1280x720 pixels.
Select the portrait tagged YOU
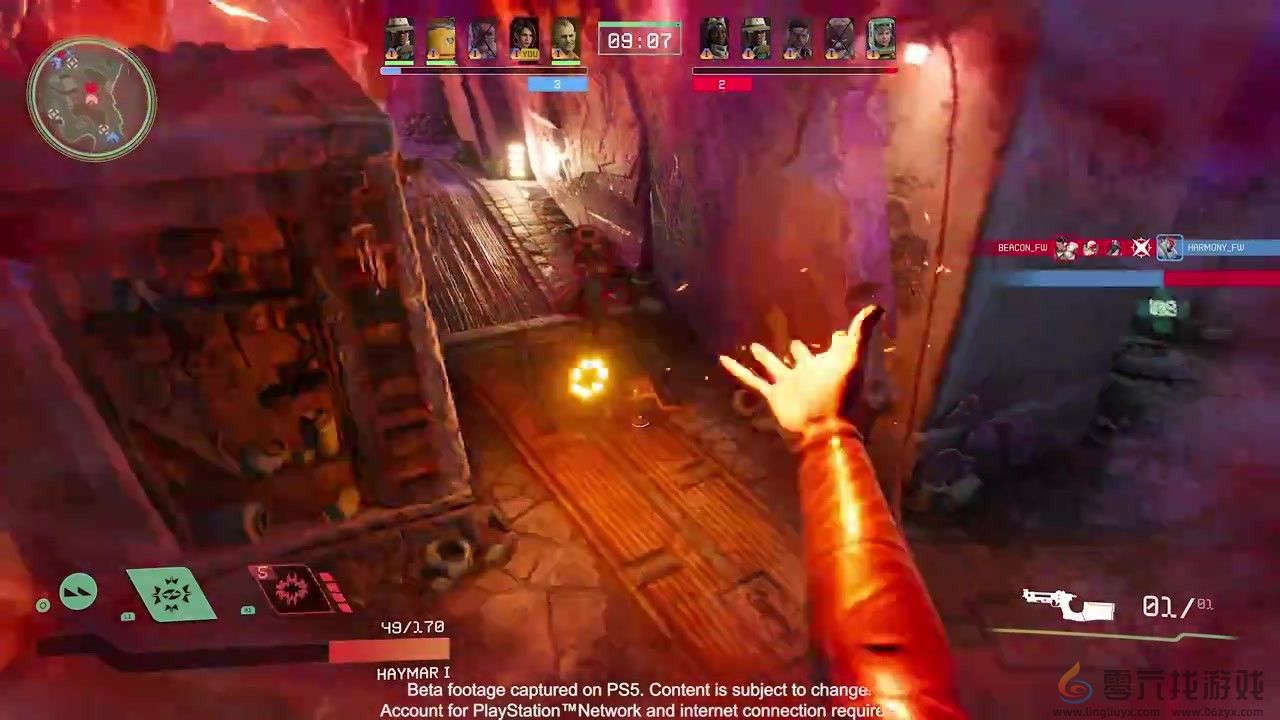click(524, 40)
